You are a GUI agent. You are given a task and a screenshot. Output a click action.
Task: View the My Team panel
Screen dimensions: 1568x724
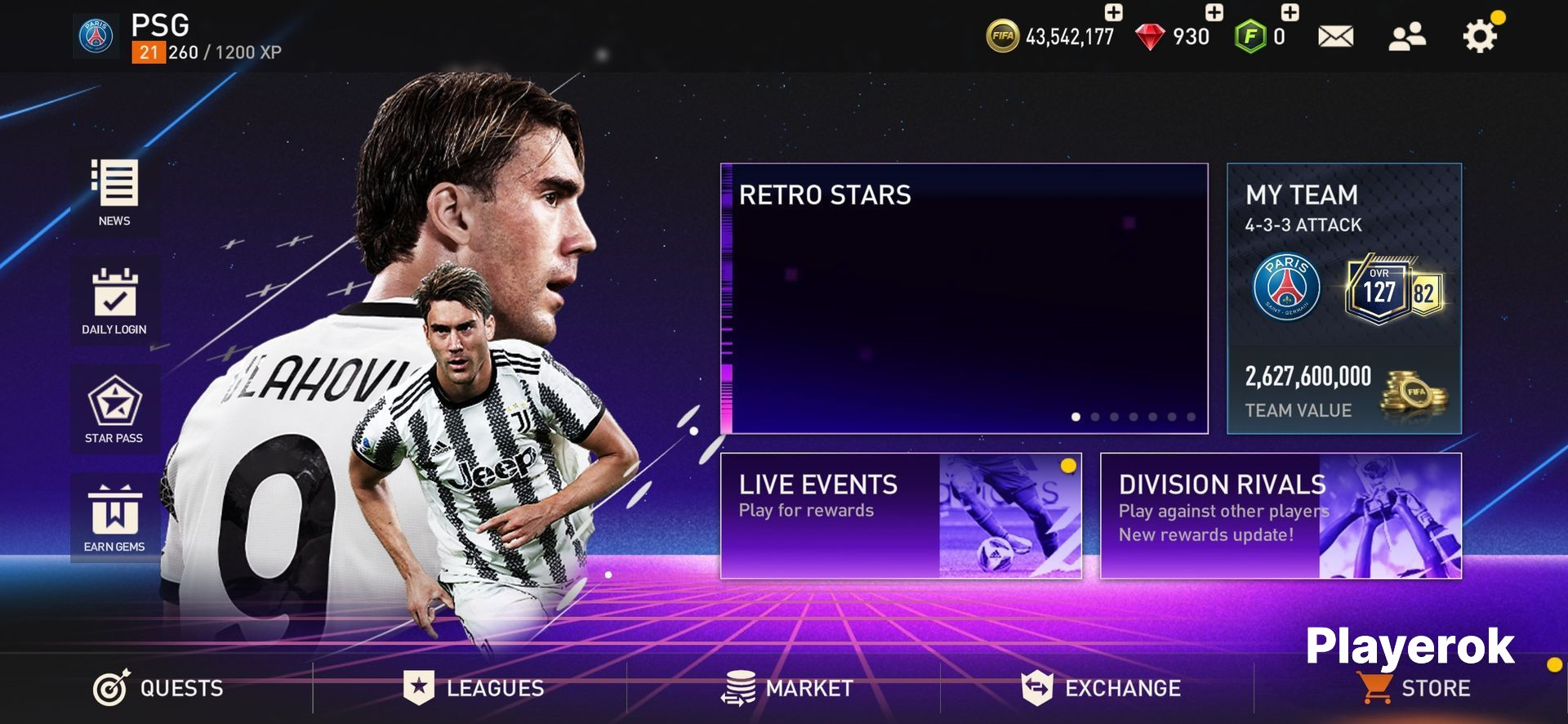[x=1344, y=298]
